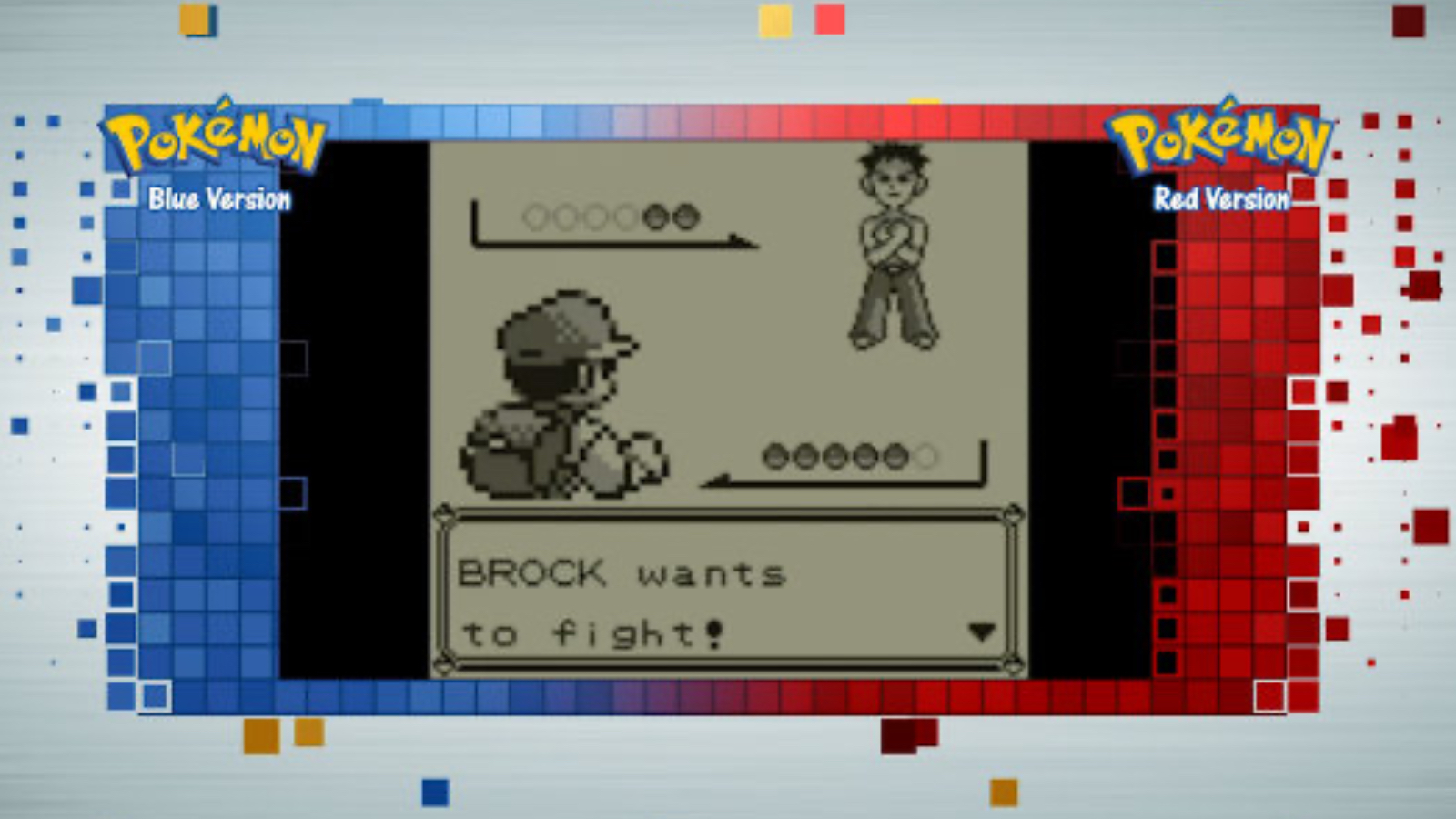Viewport: 1456px width, 819px height.
Task: Click the darkened Pokéball in Brock's party bar
Action: 655,216
